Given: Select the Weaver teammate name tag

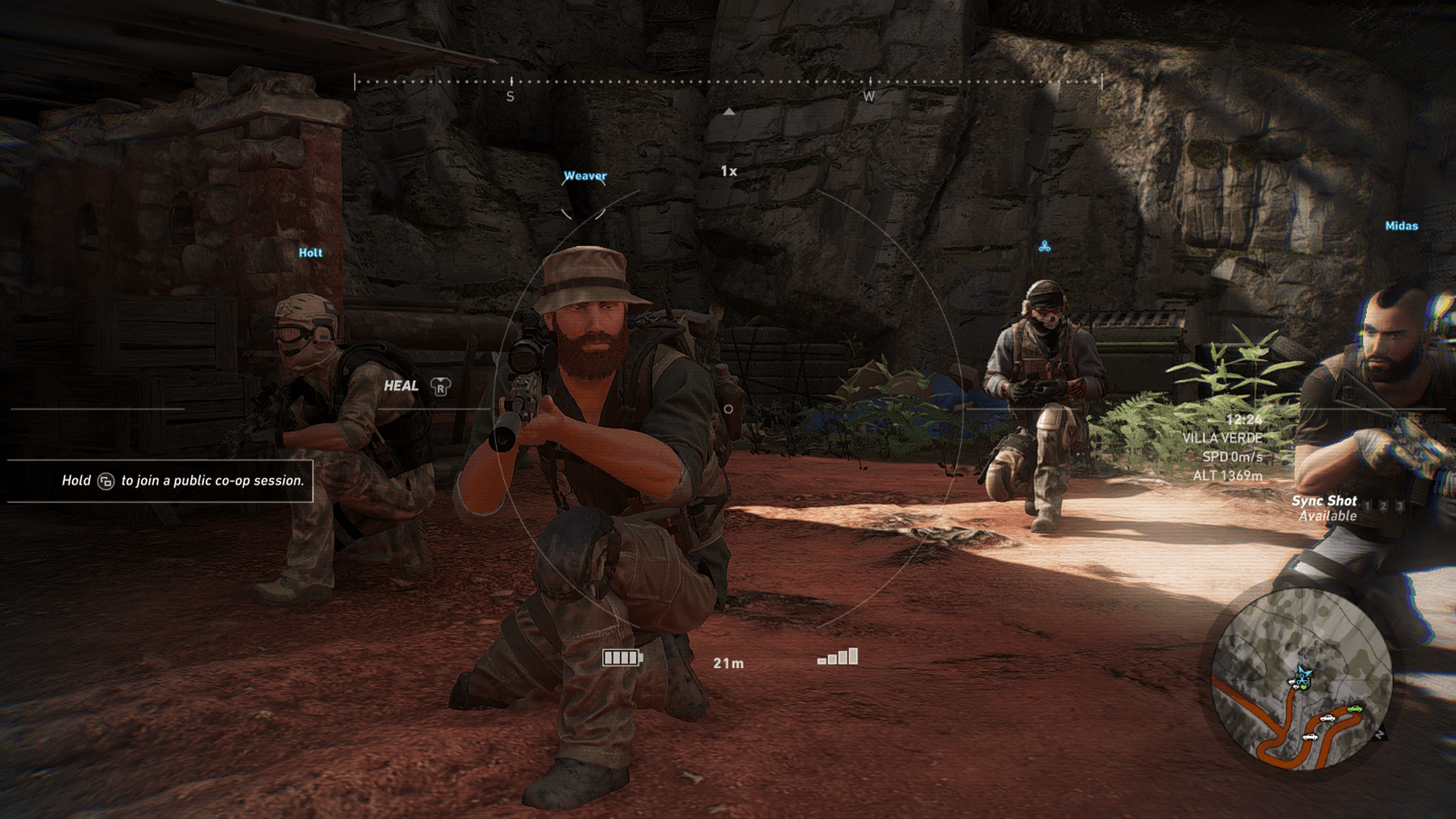Looking at the screenshot, I should pos(585,176).
